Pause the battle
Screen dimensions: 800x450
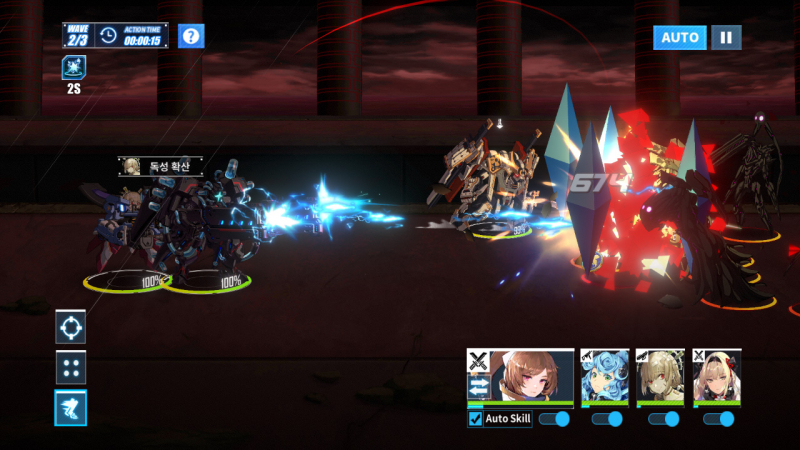(x=726, y=37)
